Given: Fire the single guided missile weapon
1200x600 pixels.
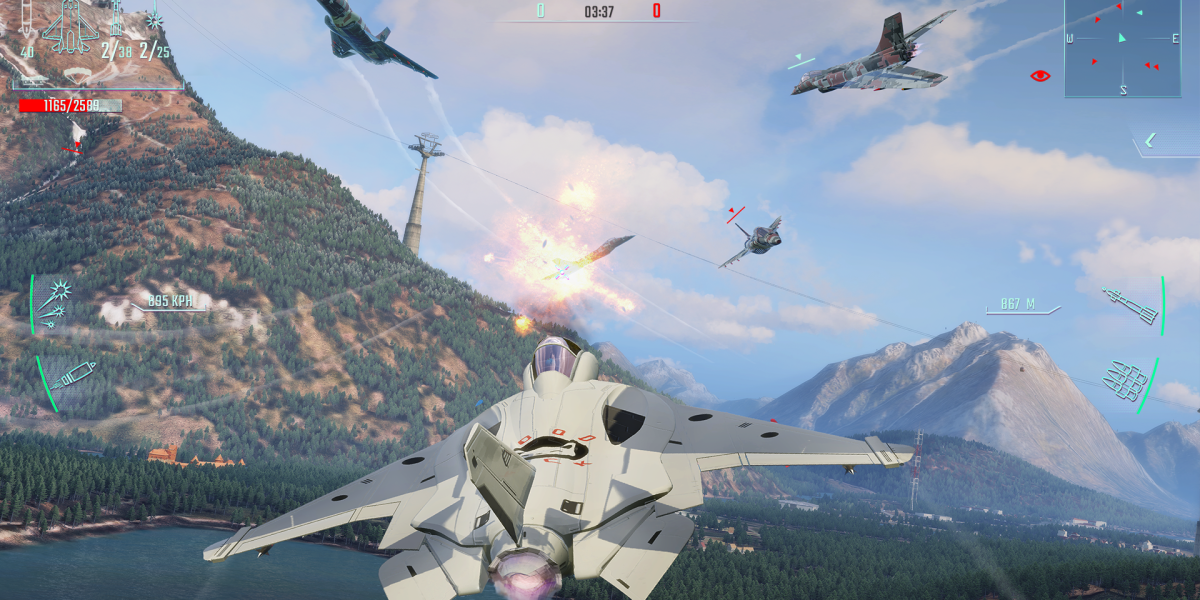Looking at the screenshot, I should (x=1130, y=304).
